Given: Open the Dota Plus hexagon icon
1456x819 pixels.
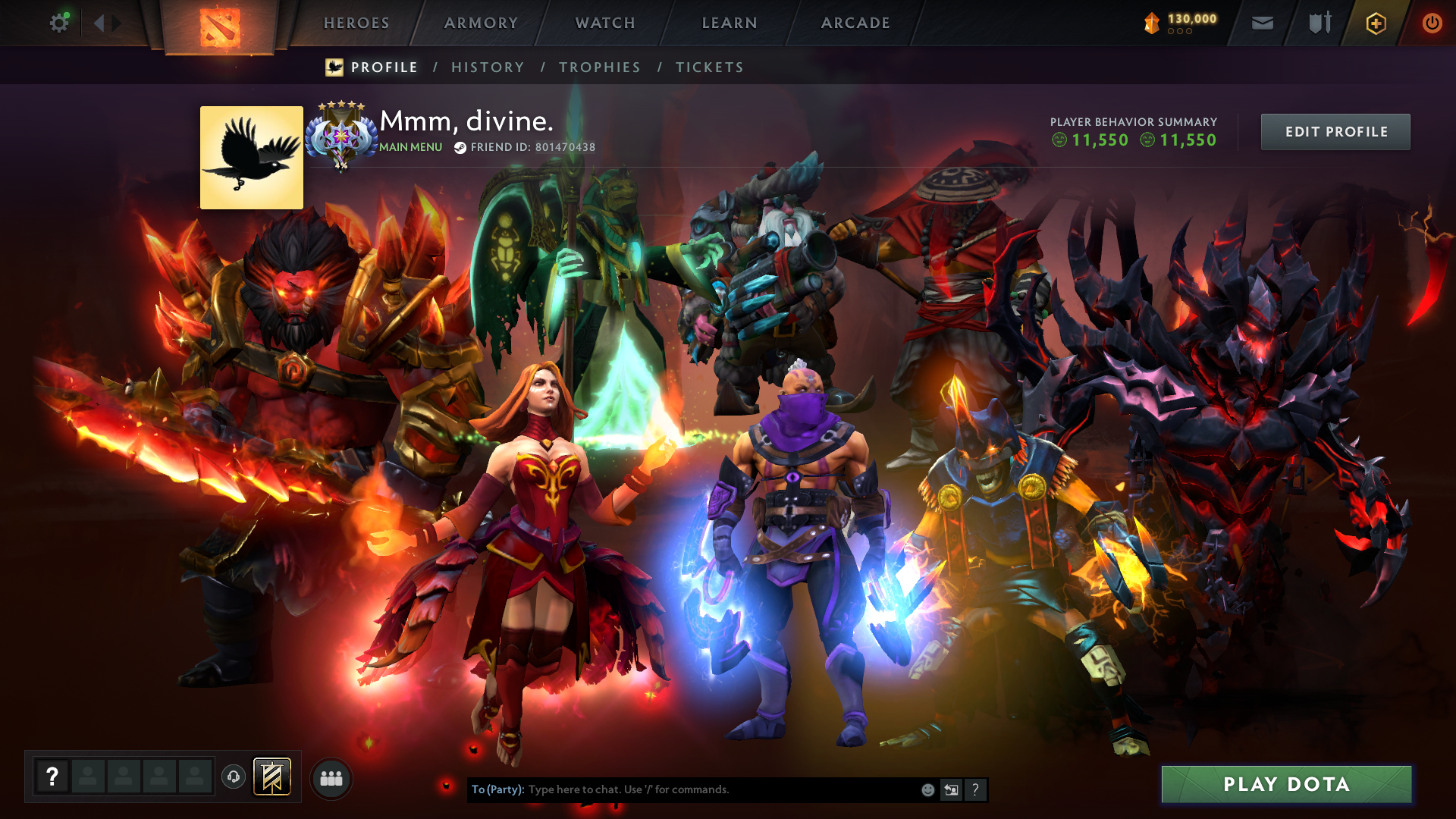Looking at the screenshot, I should (1375, 23).
